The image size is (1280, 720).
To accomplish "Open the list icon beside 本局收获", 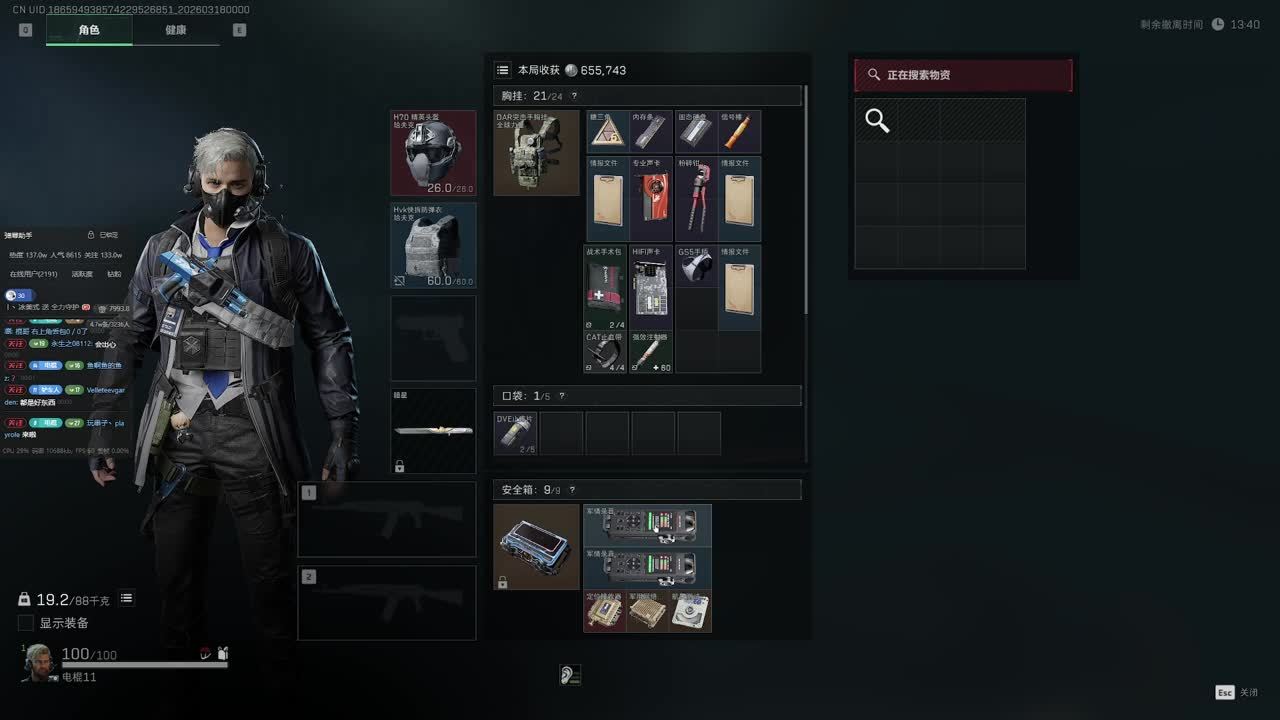I will (x=503, y=70).
